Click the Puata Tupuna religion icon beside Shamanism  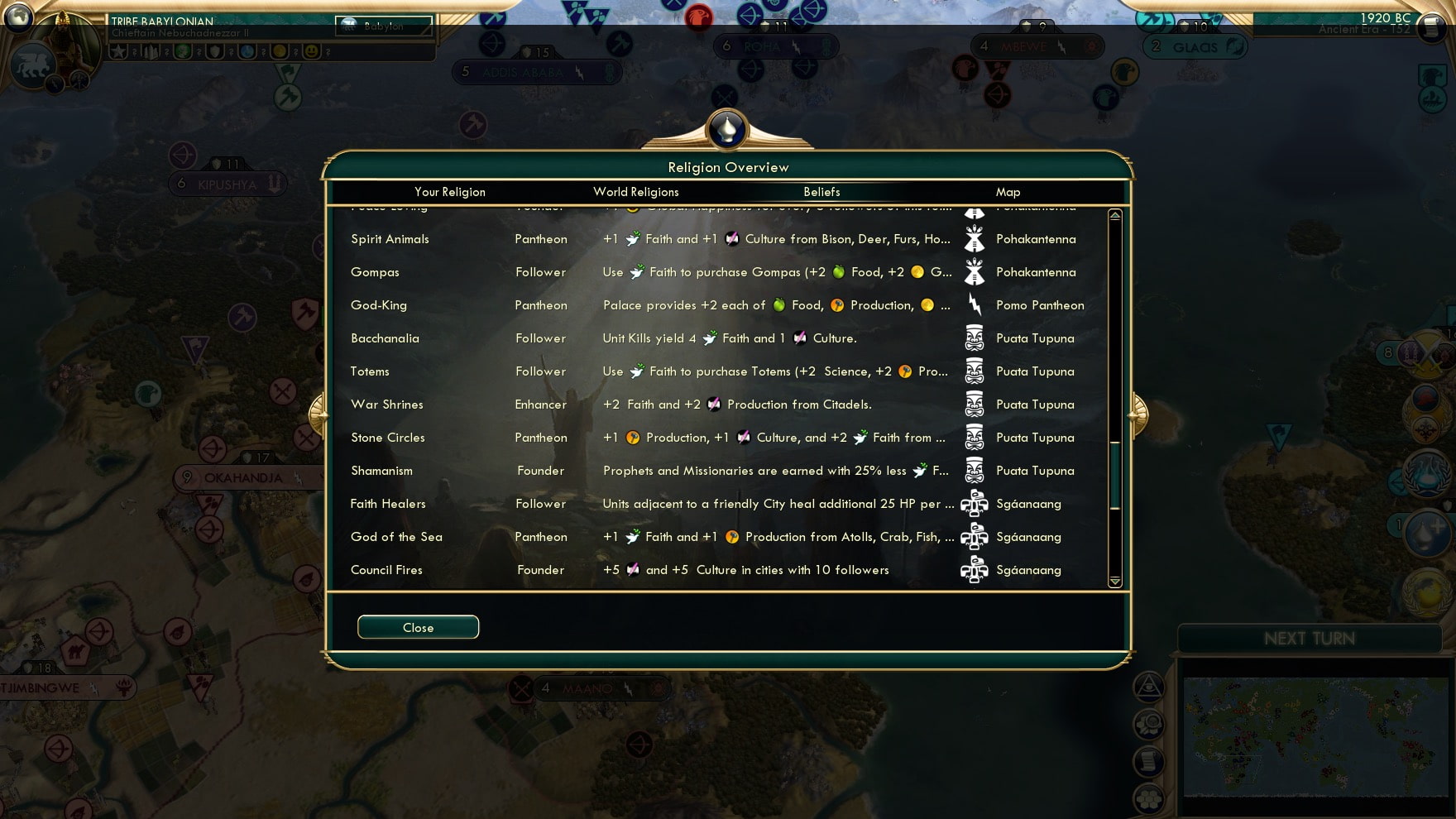pyautogui.click(x=975, y=471)
